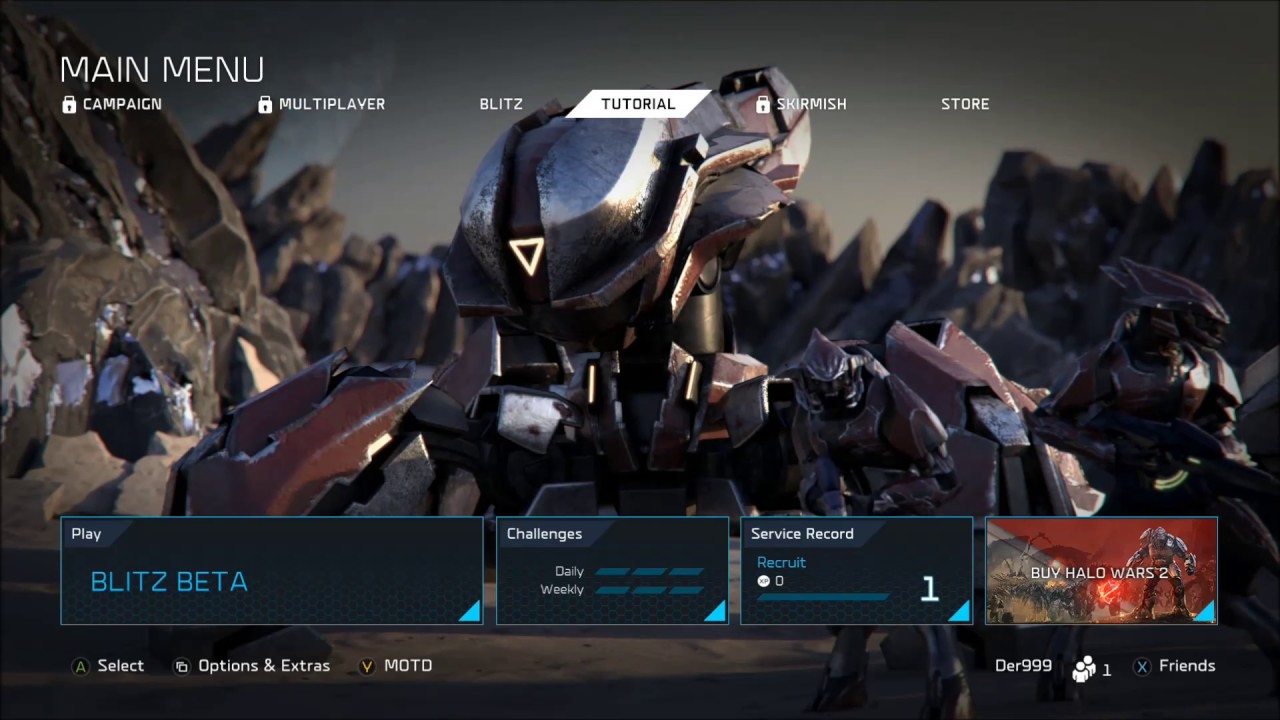The height and width of the screenshot is (720, 1280).
Task: Choose the highlighted Tutorial tab
Action: tap(638, 104)
